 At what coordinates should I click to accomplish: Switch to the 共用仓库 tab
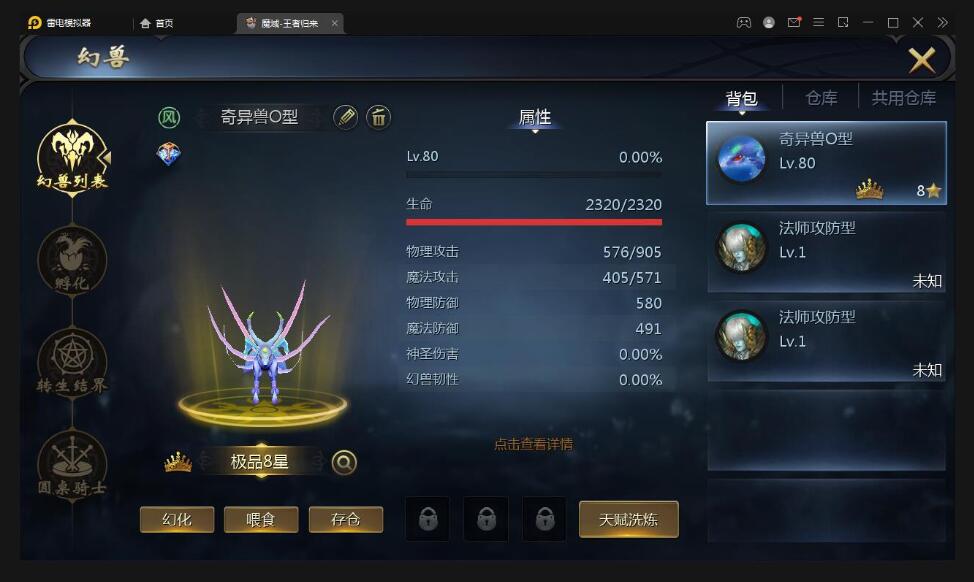point(903,98)
